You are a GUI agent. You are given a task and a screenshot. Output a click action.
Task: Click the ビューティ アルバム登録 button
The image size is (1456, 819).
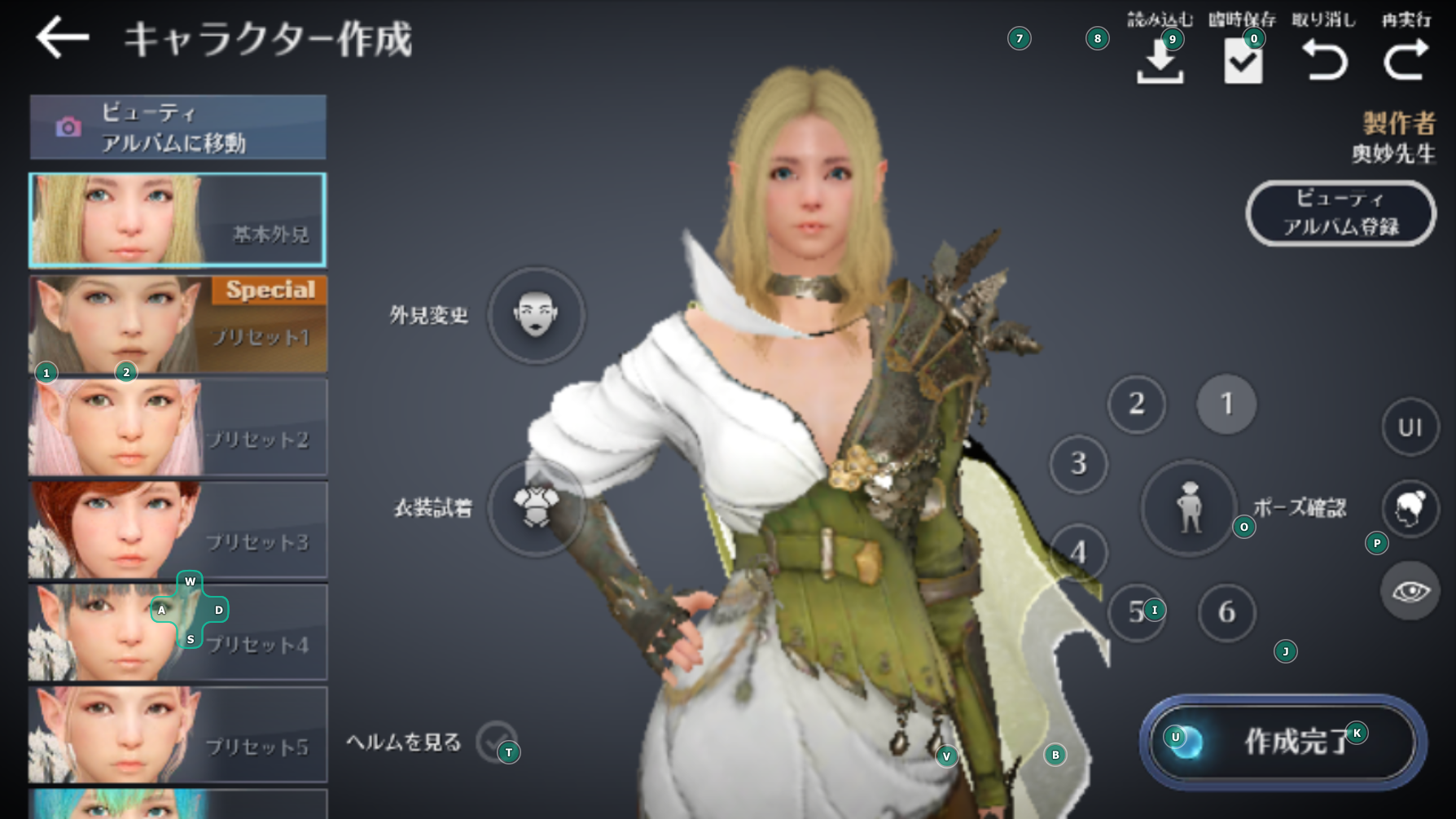(x=1340, y=212)
